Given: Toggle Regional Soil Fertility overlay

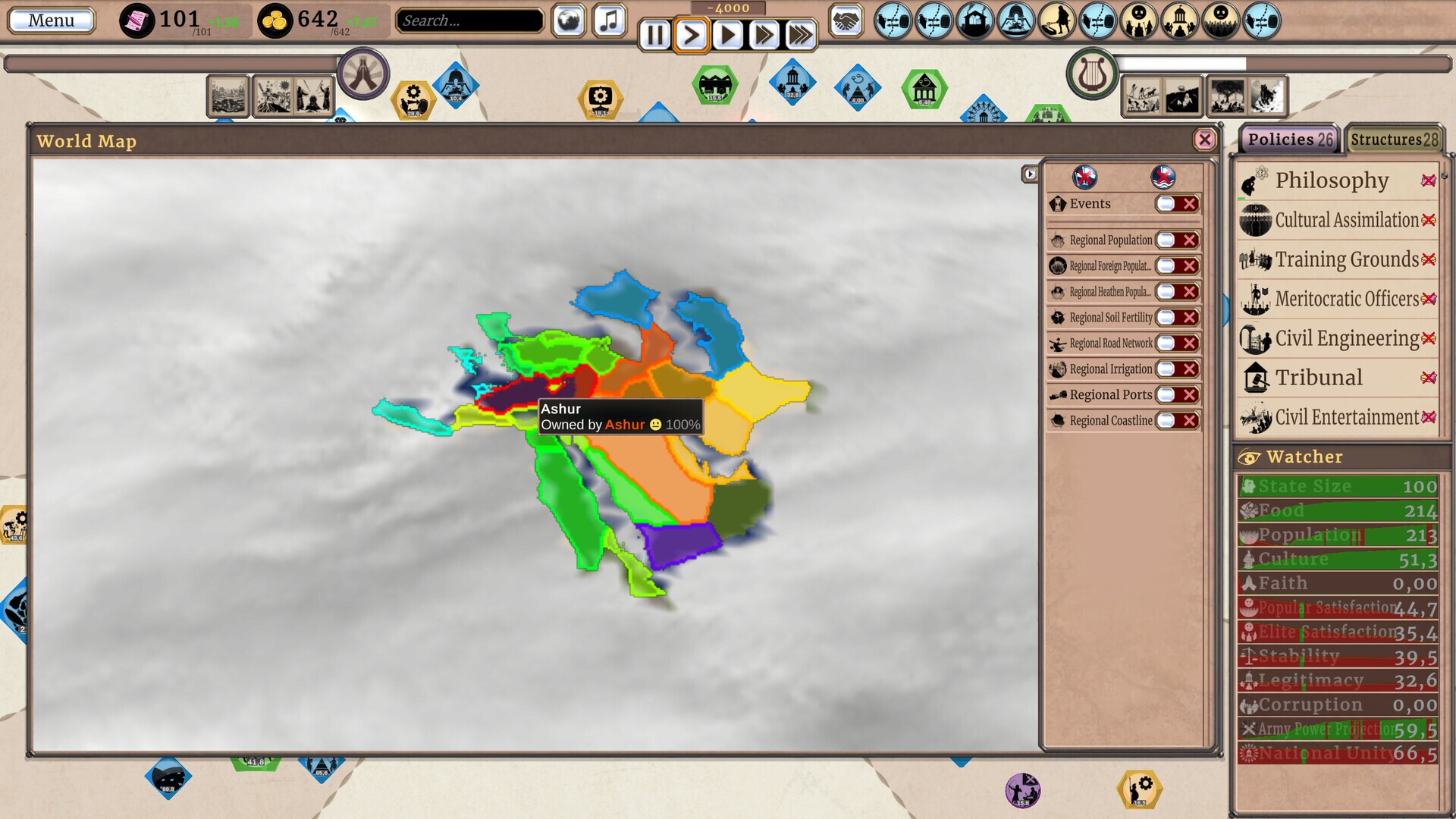Looking at the screenshot, I should coord(1176,318).
